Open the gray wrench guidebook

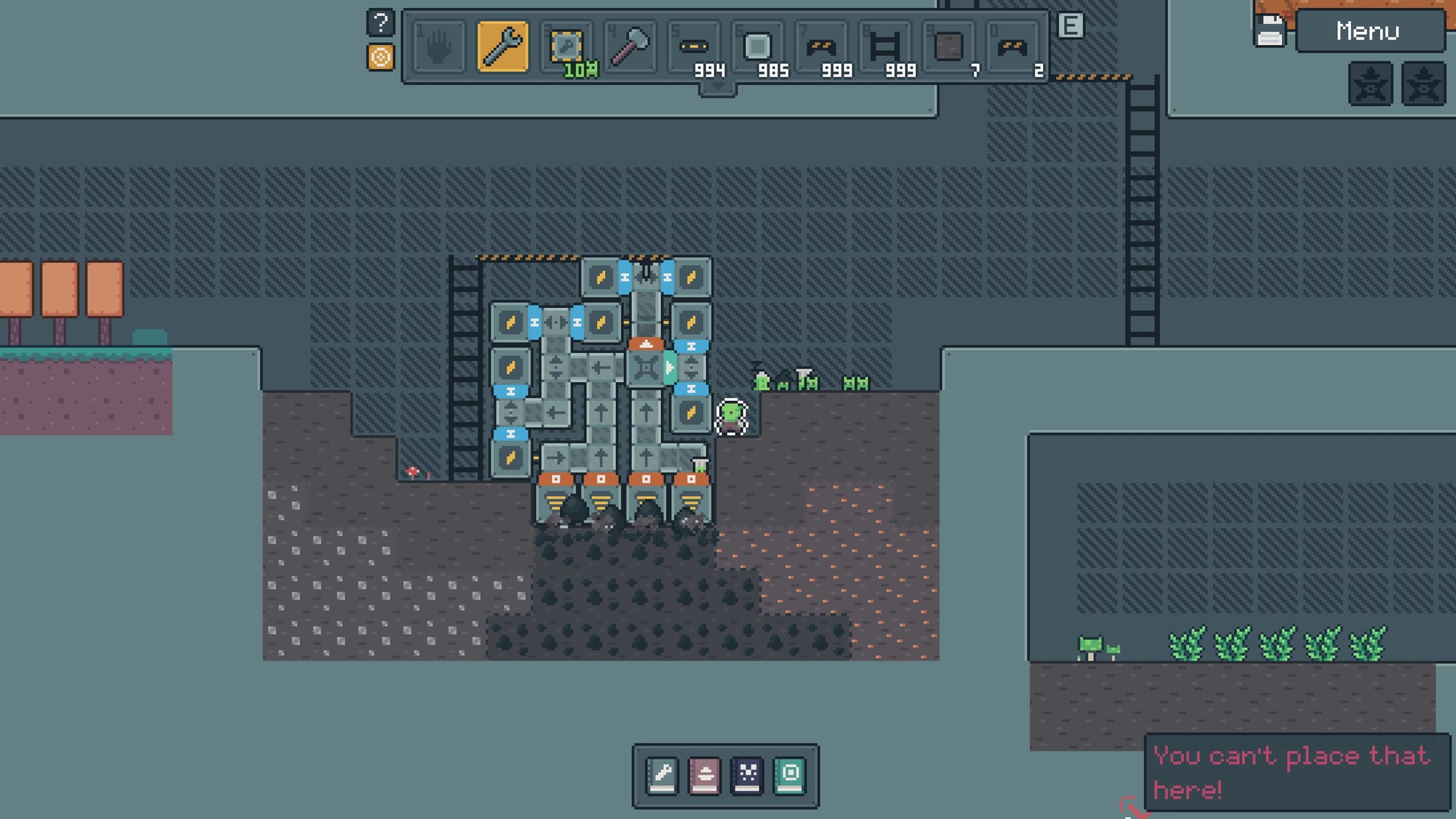pos(662,775)
